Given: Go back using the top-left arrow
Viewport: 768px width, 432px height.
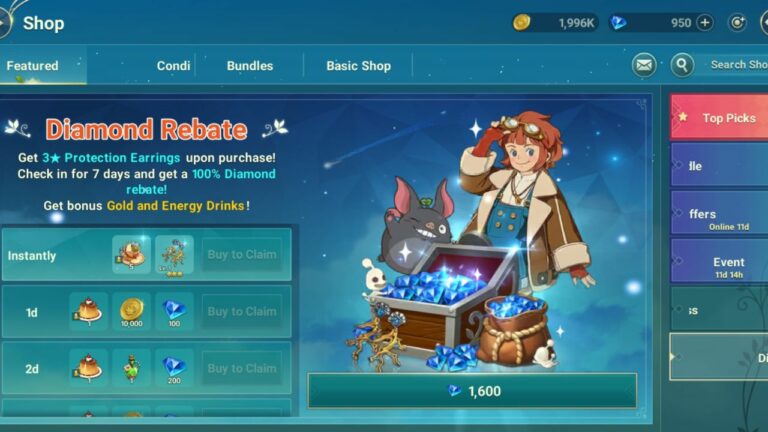Looking at the screenshot, I should pos(4,22).
